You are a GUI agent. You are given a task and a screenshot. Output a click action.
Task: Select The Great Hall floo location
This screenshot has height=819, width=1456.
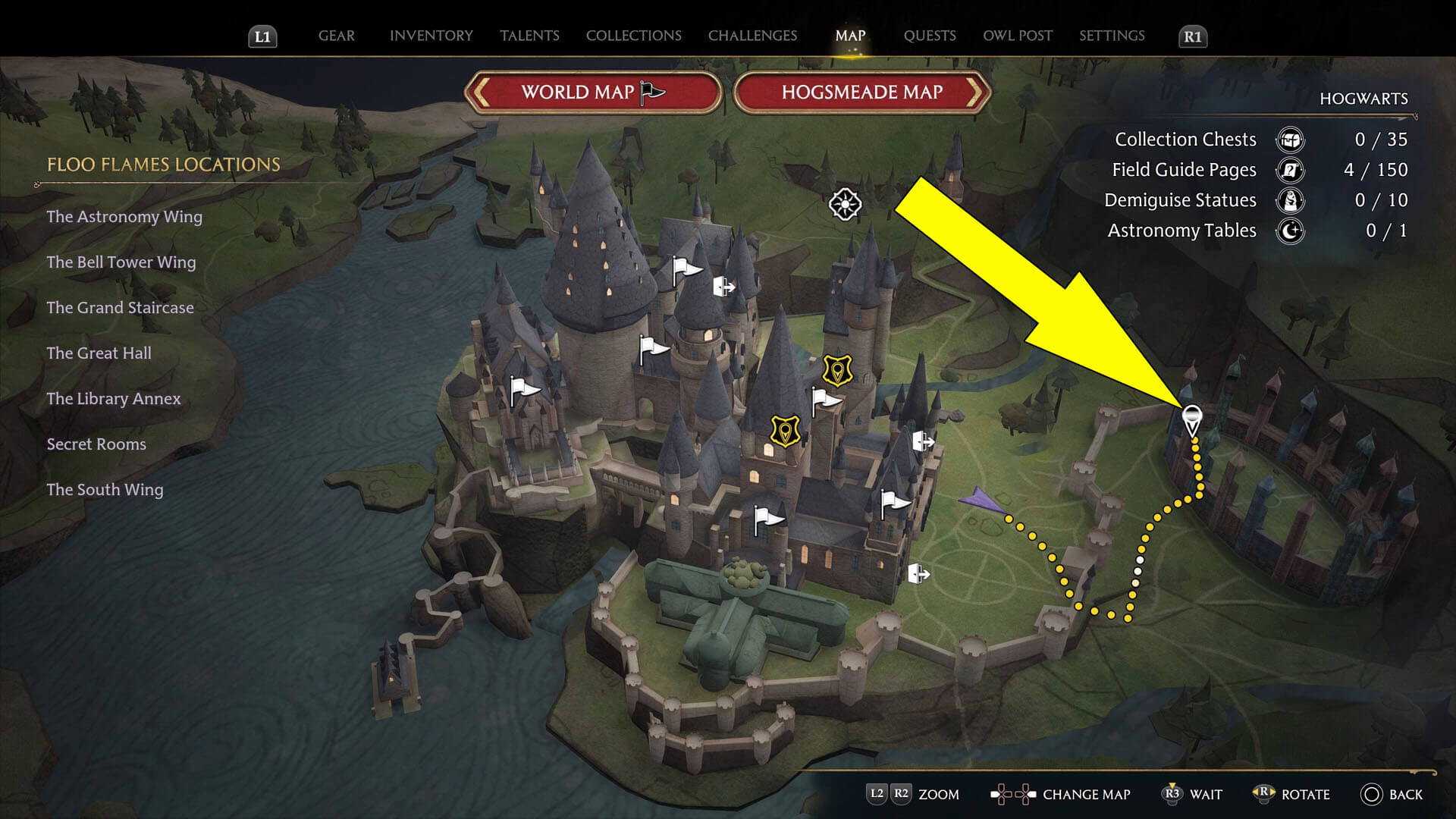pyautogui.click(x=98, y=353)
